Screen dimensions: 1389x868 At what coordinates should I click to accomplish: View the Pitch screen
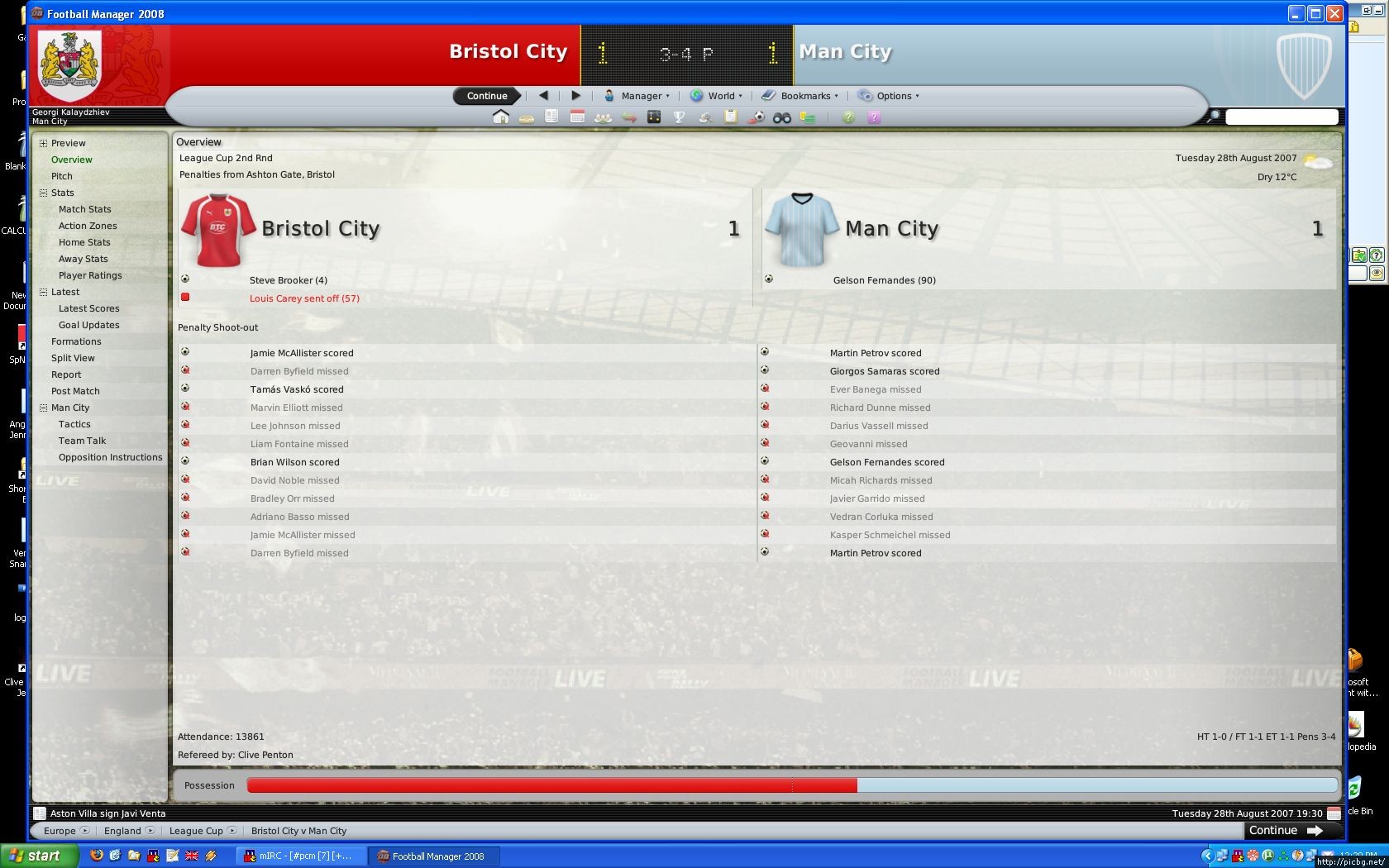click(x=62, y=176)
